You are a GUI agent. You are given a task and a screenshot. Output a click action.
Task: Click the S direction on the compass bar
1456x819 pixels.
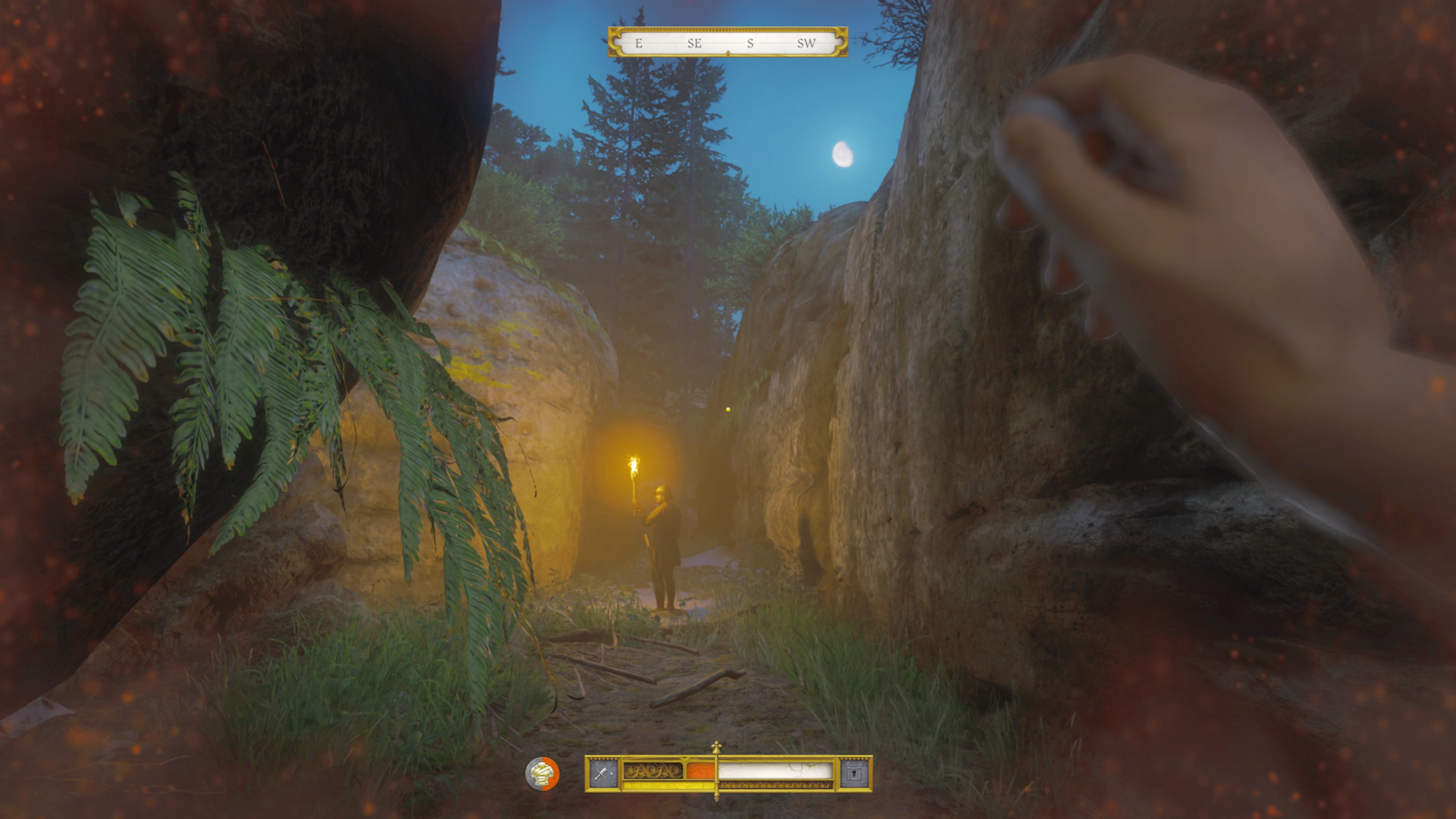(749, 43)
